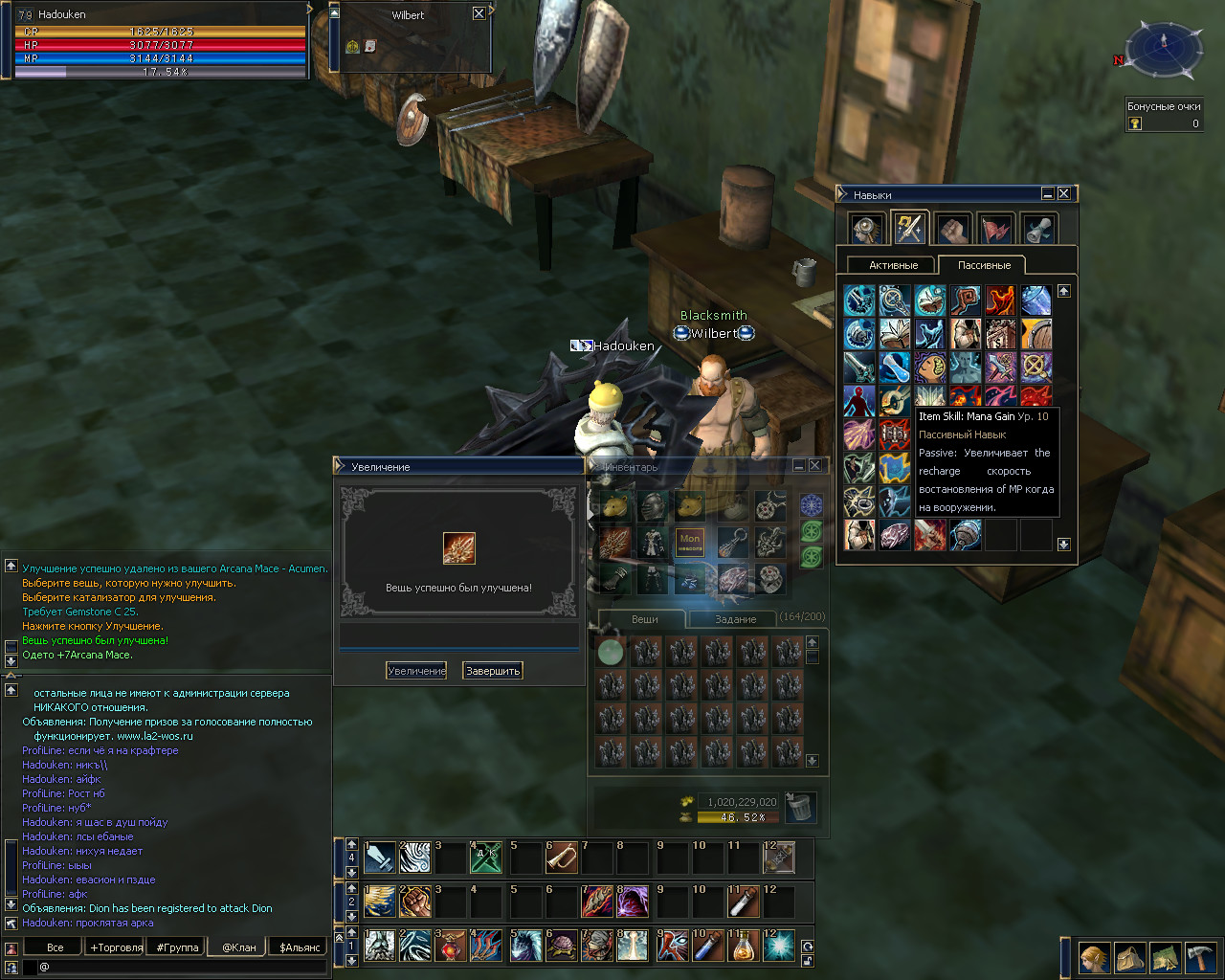The height and width of the screenshot is (980, 1225).
Task: Click the chat message input field
Action: pyautogui.click(x=182, y=968)
